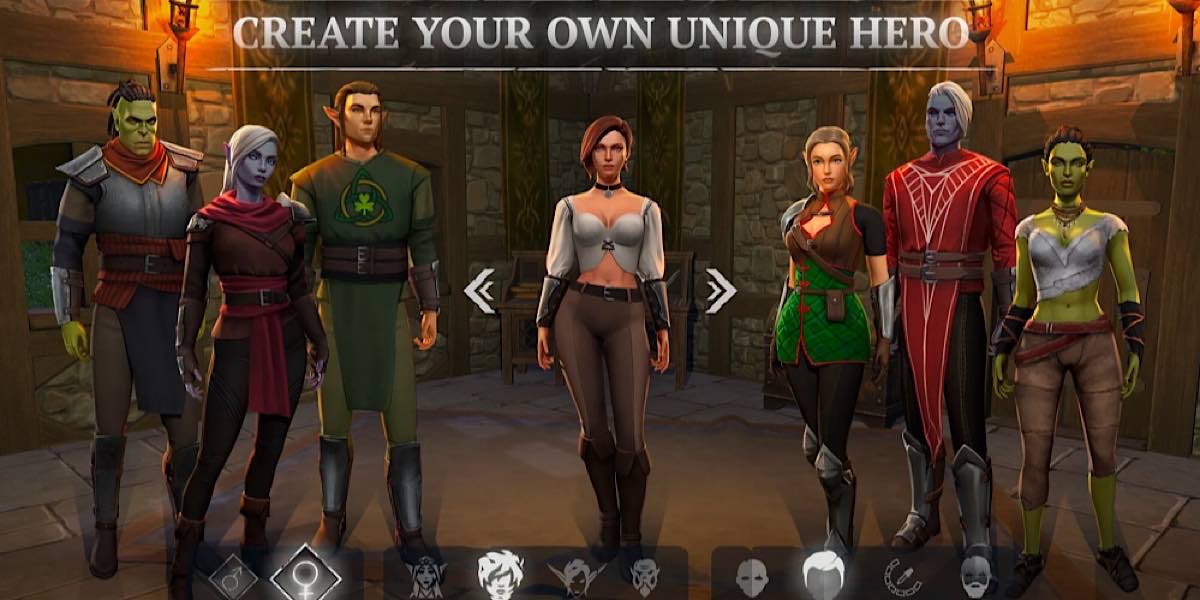Select the male gender symbol

pyautogui.click(x=233, y=576)
